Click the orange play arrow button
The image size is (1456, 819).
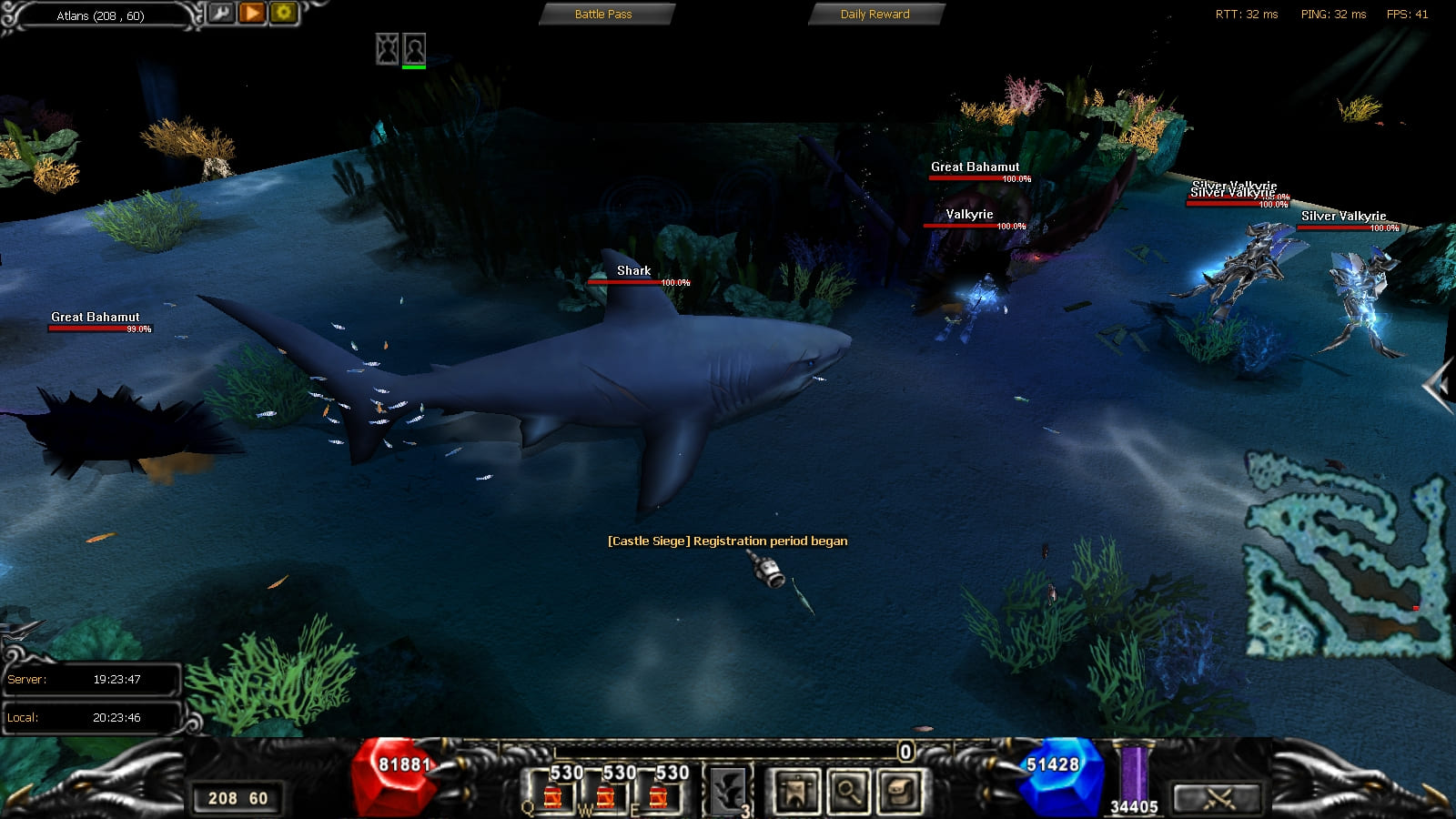(252, 13)
